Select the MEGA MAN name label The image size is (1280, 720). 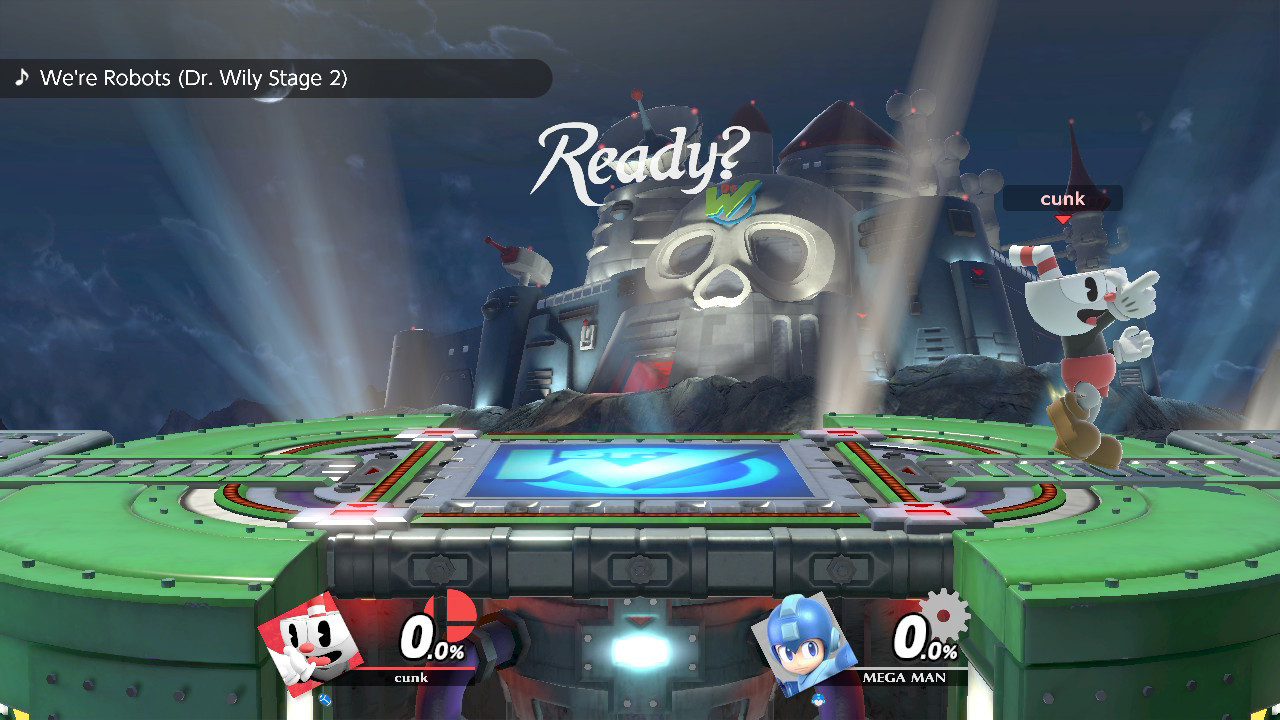903,678
